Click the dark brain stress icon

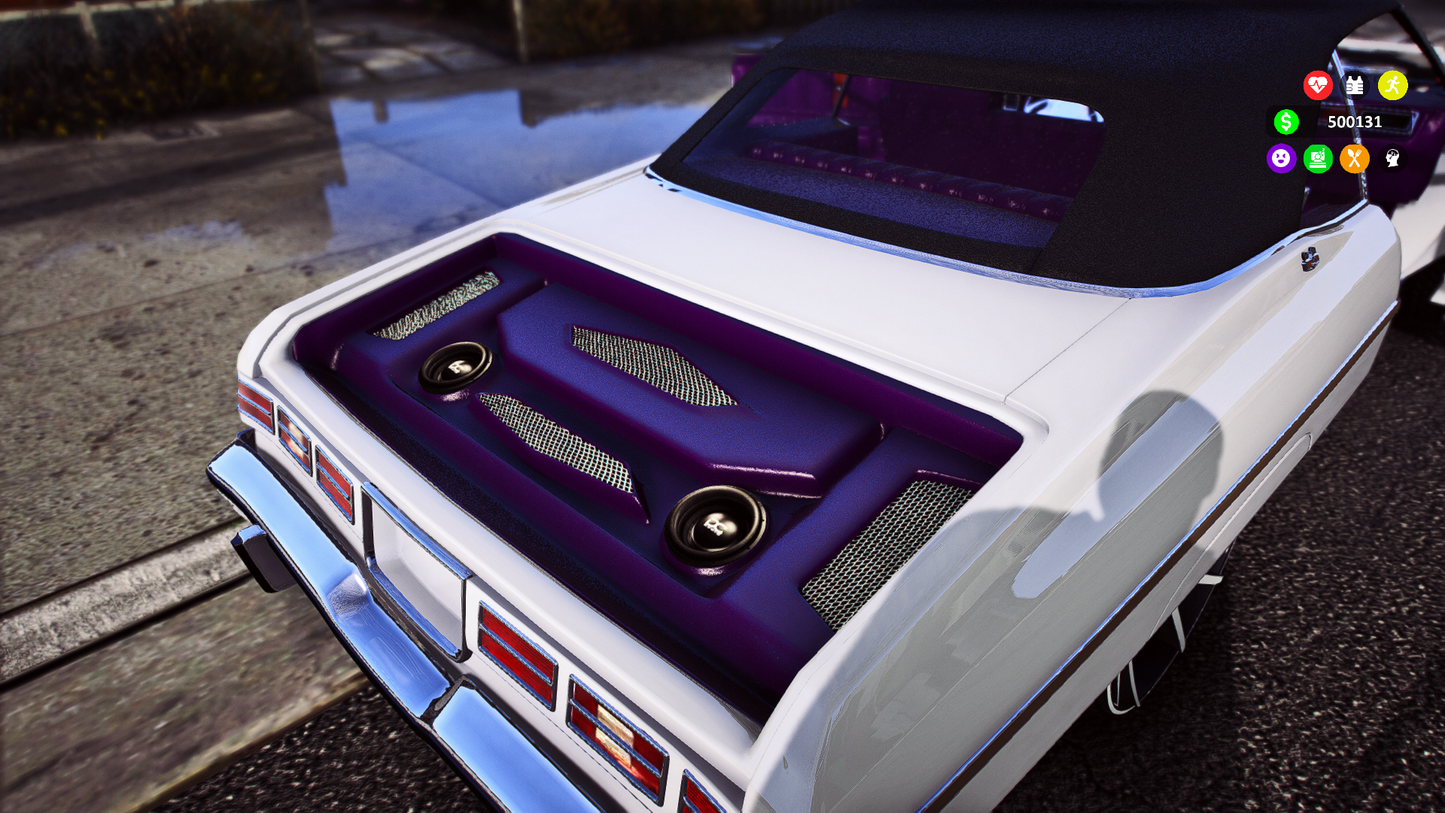pos(1391,159)
